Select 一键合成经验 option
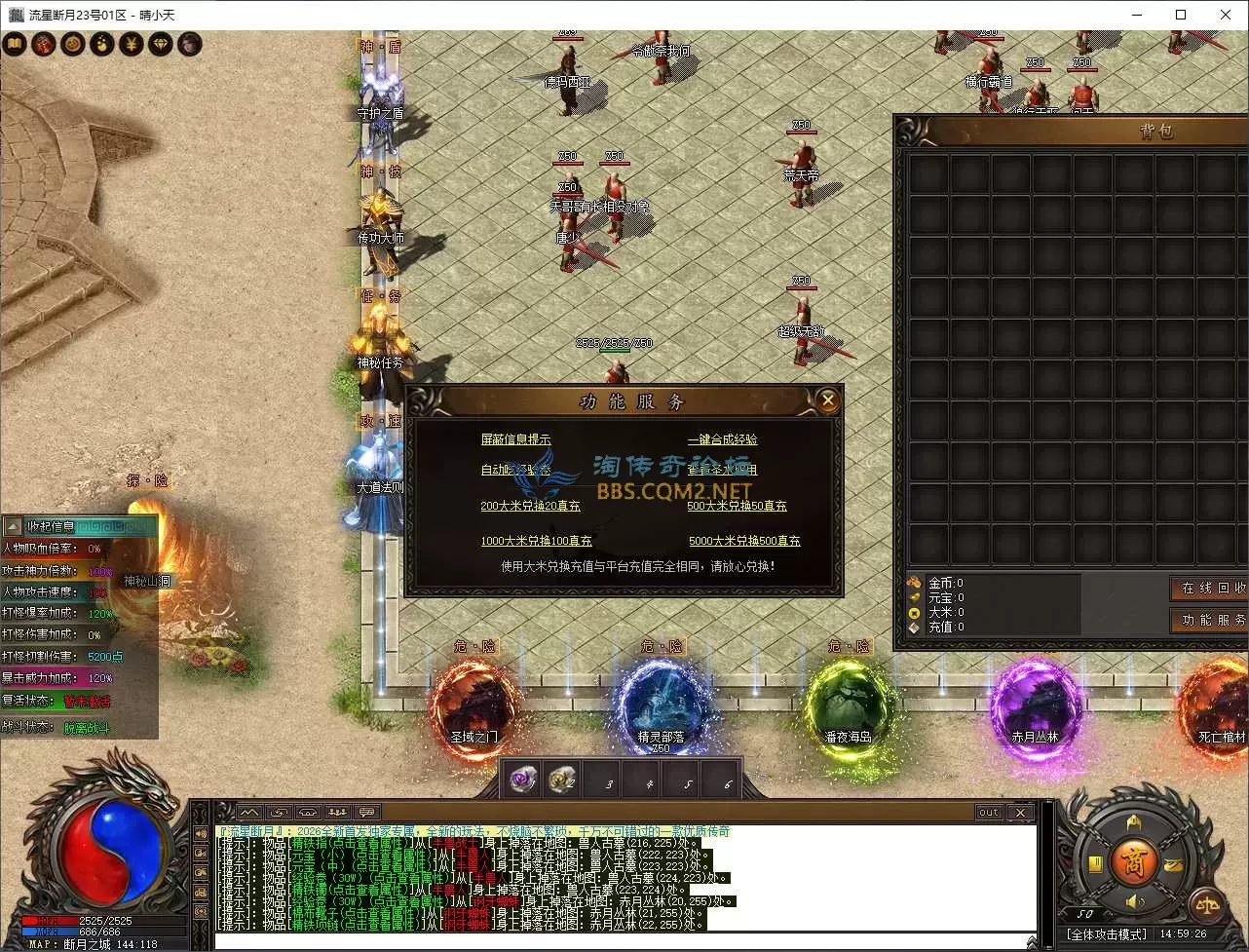 [722, 439]
